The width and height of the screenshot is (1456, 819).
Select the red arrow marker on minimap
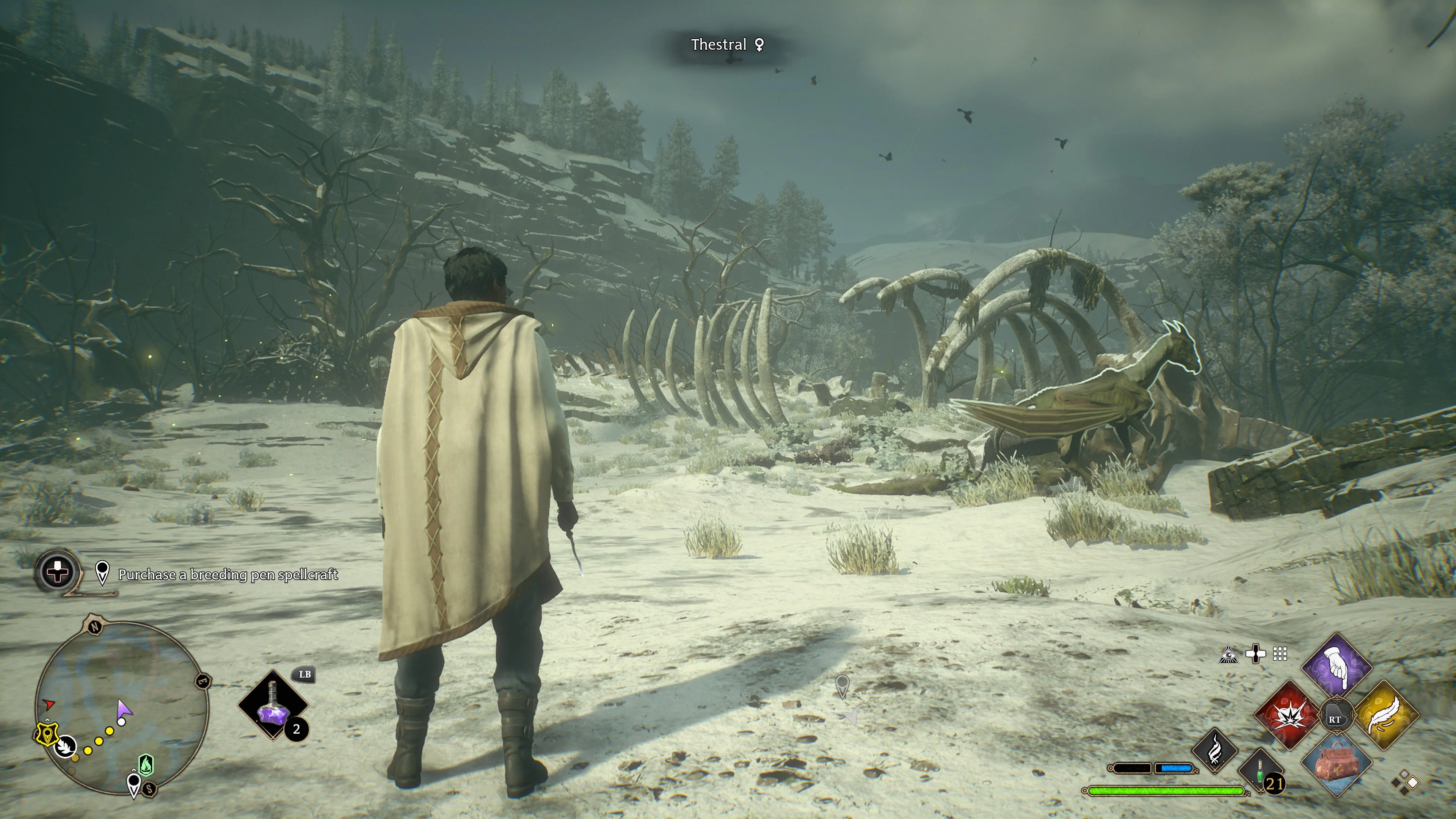(x=49, y=704)
